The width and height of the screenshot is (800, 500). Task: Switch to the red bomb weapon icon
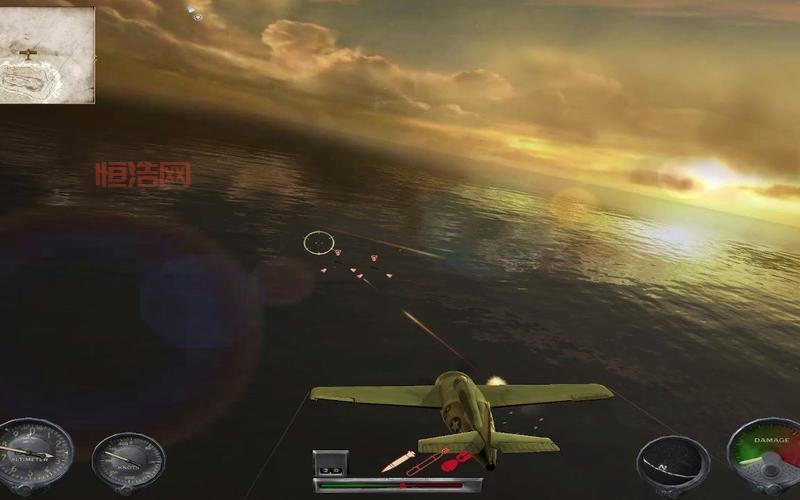point(455,462)
